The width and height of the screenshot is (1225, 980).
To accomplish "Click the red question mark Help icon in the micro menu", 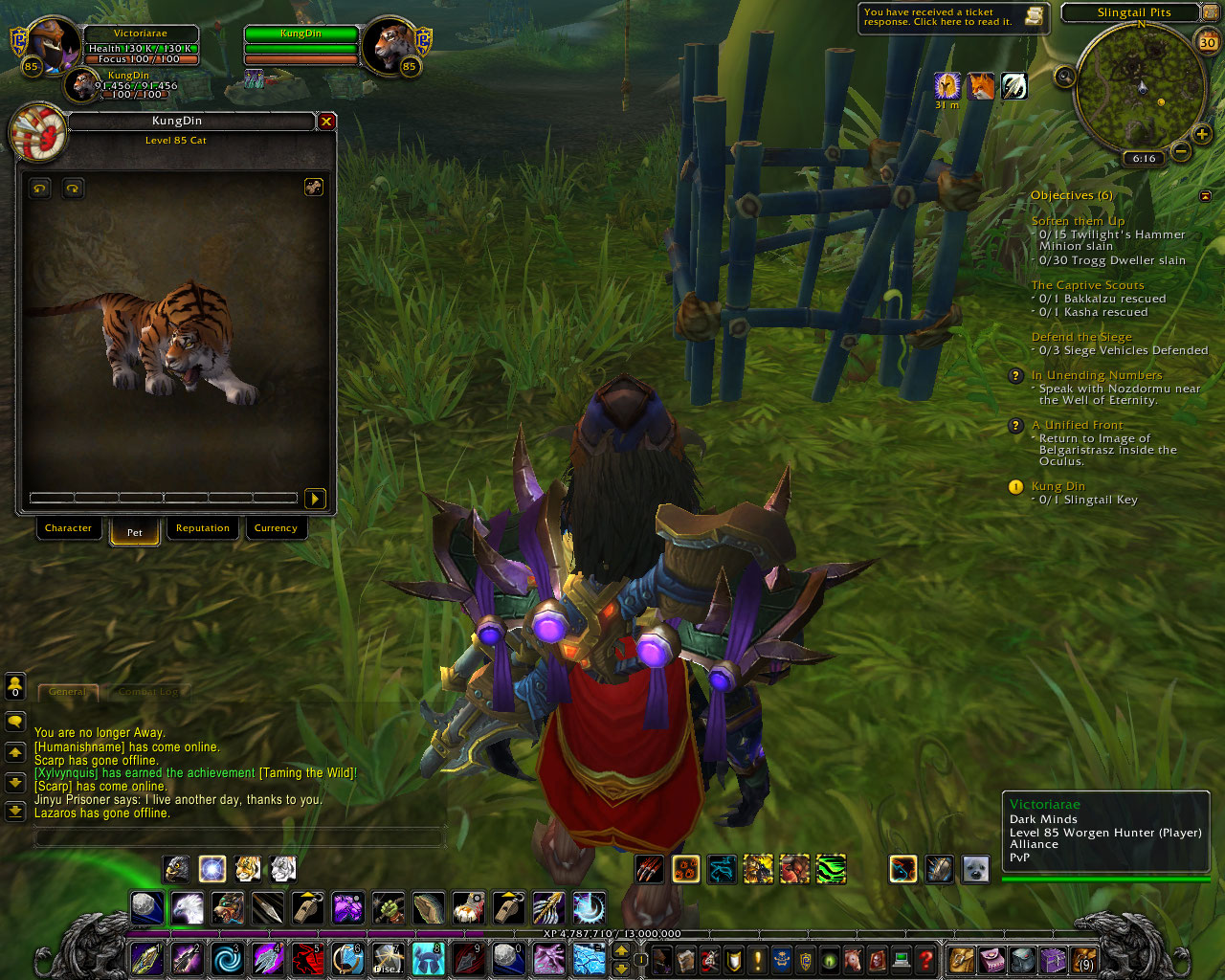I will coord(924,961).
